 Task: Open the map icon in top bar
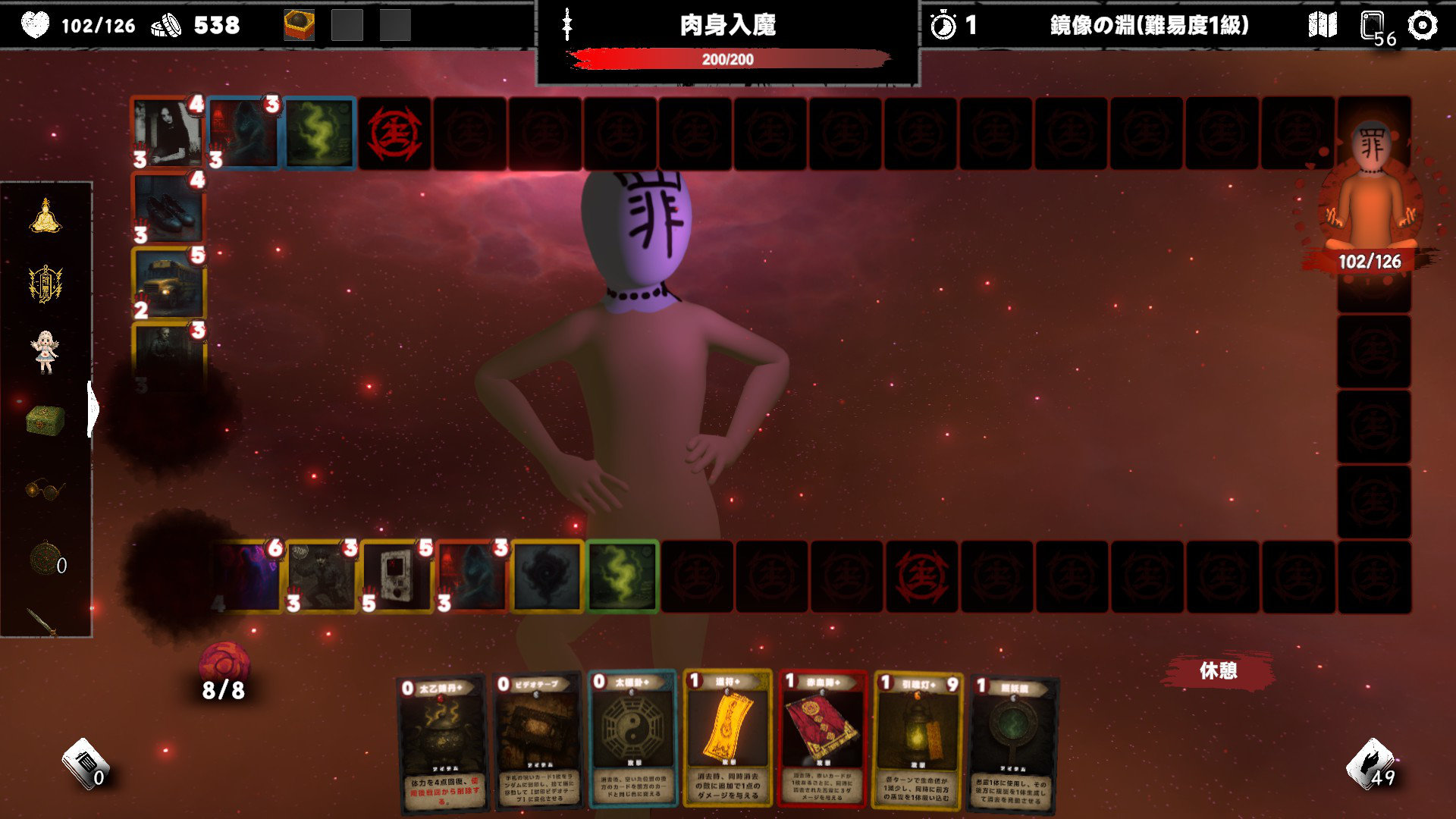coord(1323,26)
